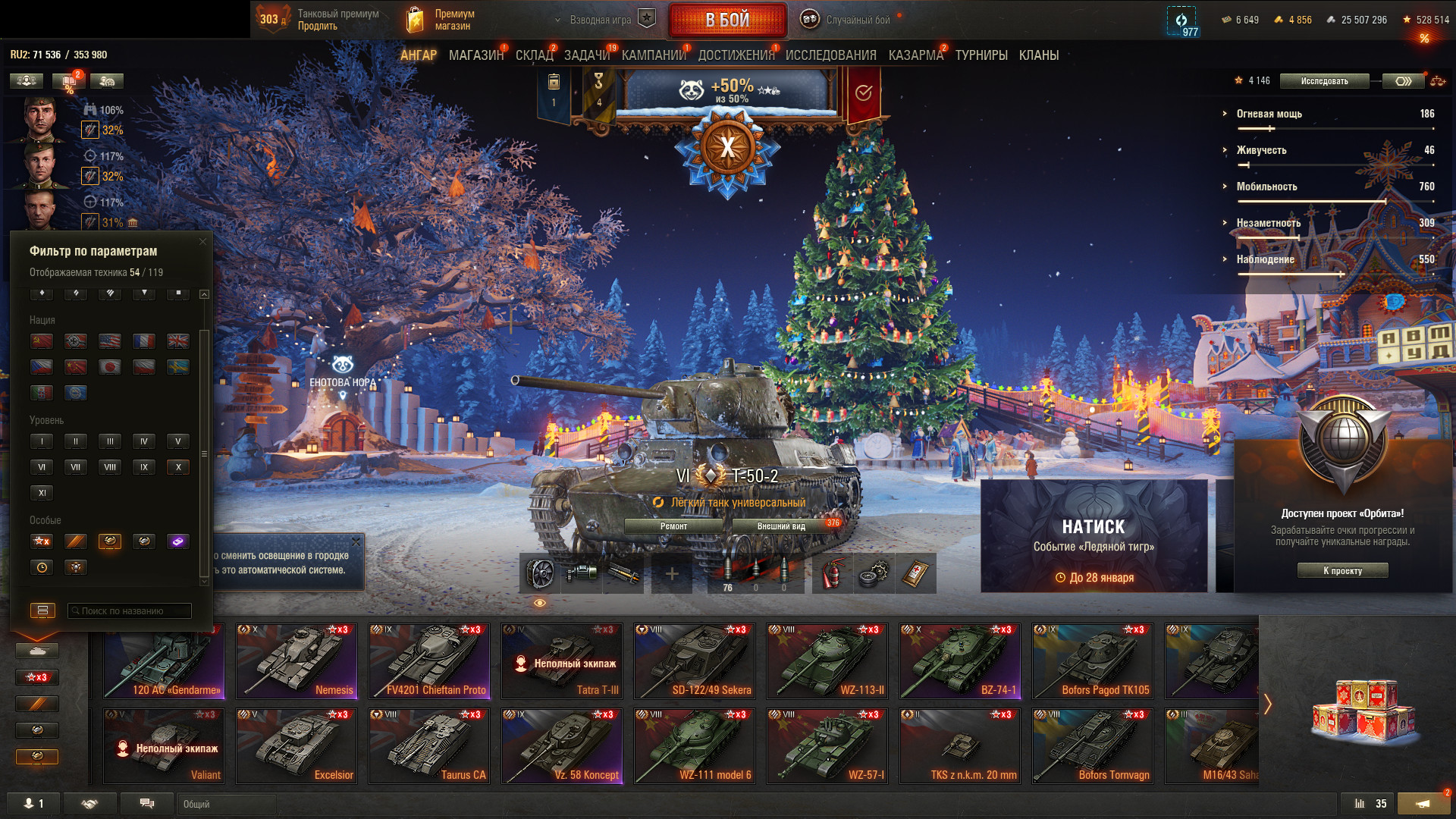Click the Исследовать button
Screen dimensions: 1456x819
pyautogui.click(x=1324, y=81)
